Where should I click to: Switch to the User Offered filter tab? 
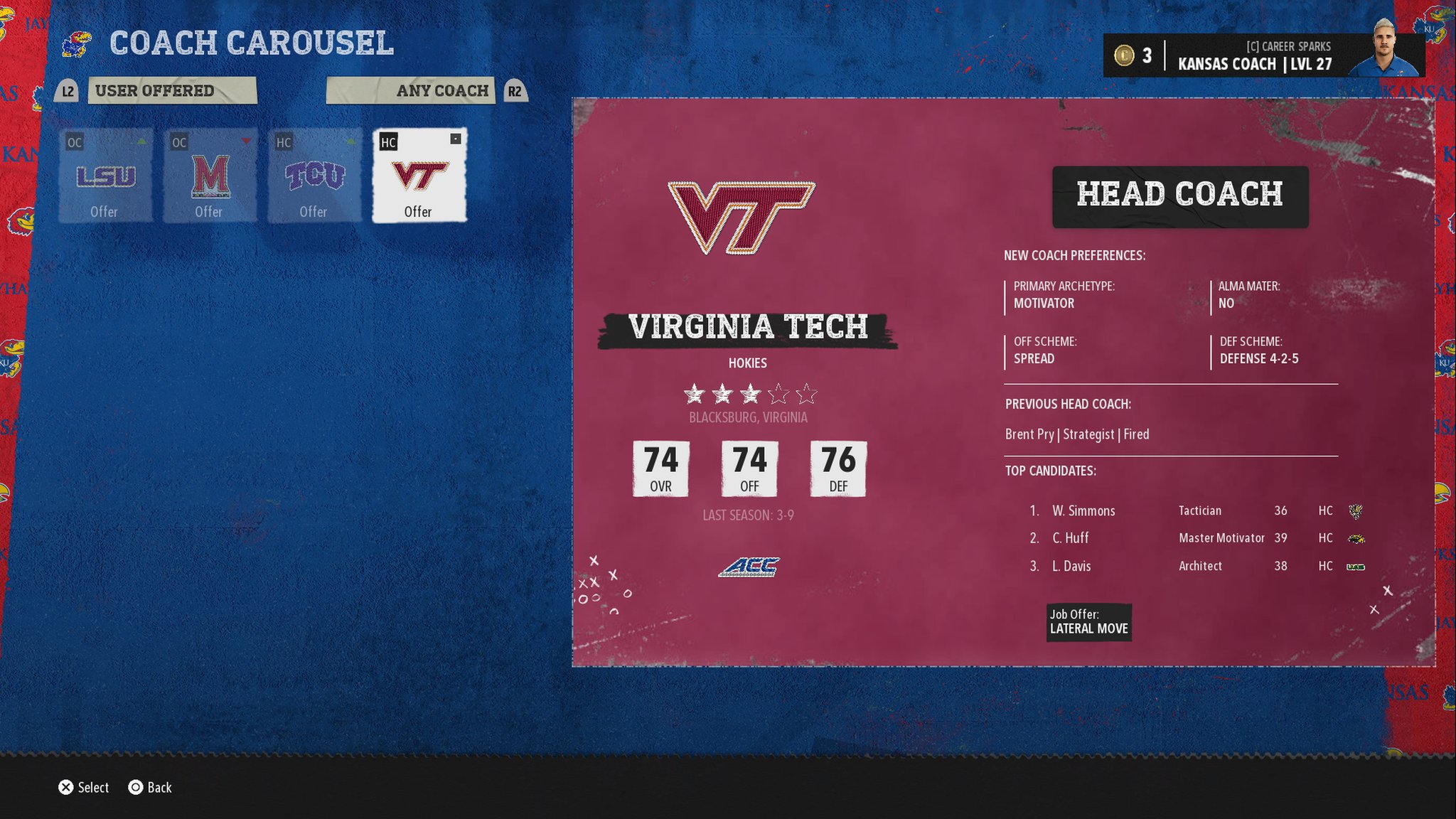pyautogui.click(x=171, y=91)
